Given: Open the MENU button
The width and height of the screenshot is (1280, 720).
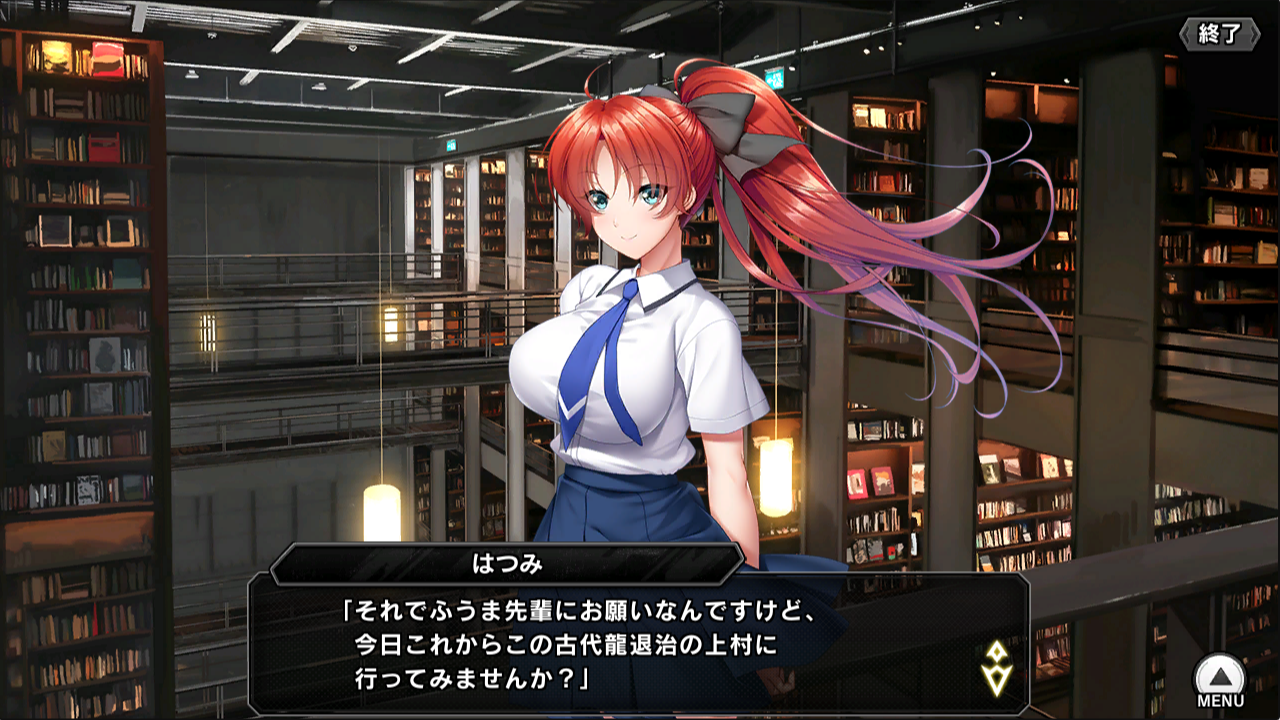Looking at the screenshot, I should coord(1220,681).
